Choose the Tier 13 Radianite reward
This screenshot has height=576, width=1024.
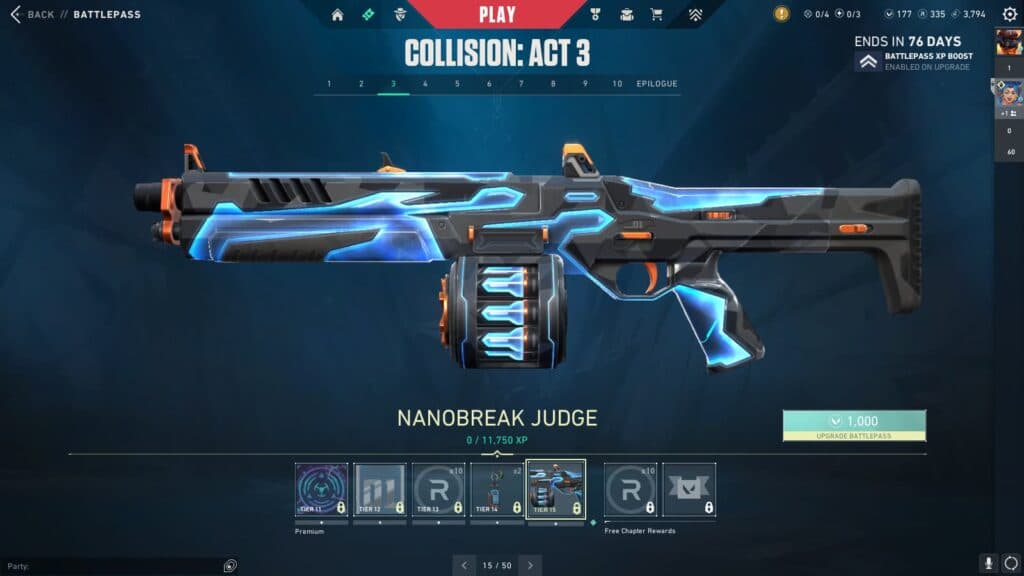438,489
